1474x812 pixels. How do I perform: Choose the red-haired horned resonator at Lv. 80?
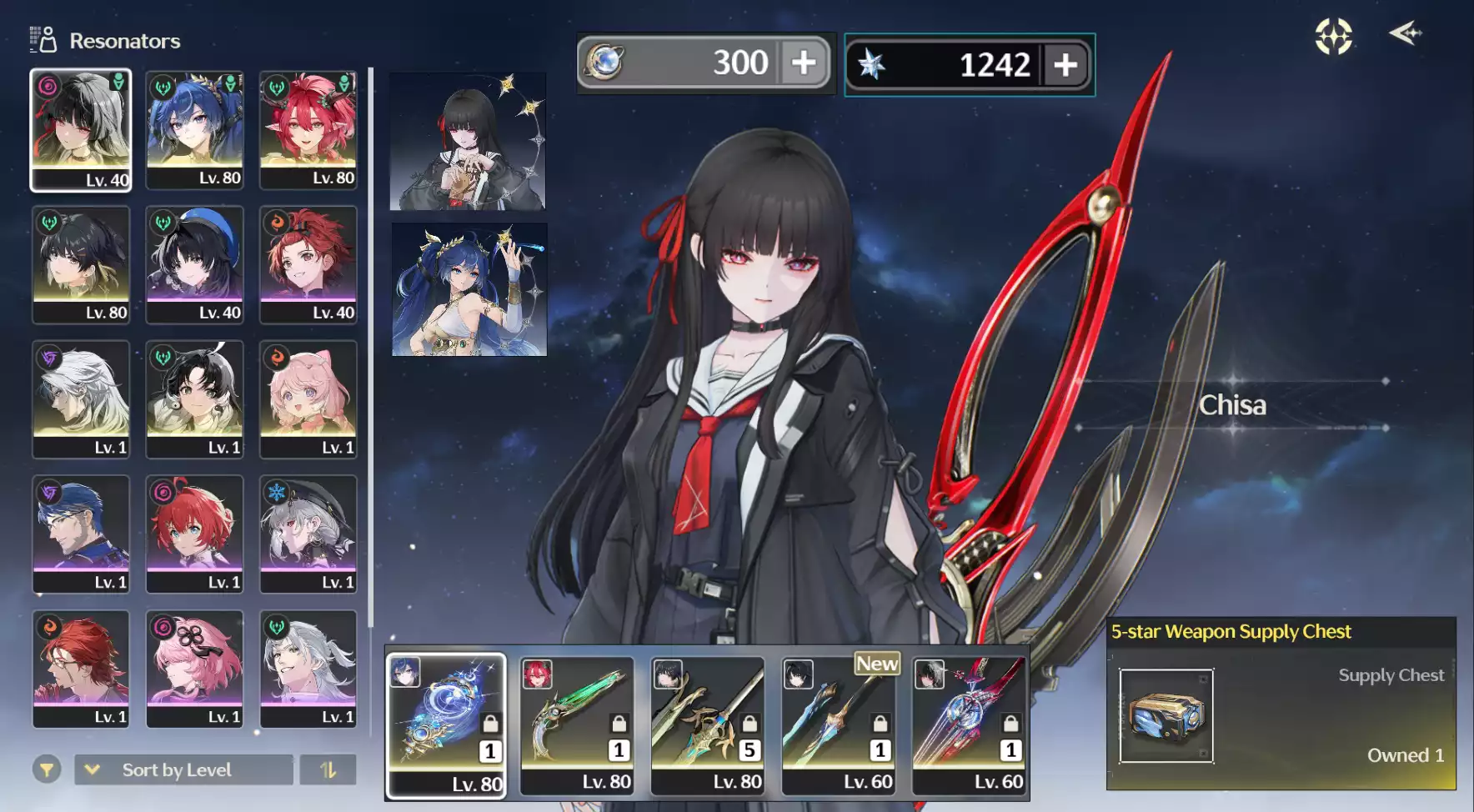[x=308, y=130]
